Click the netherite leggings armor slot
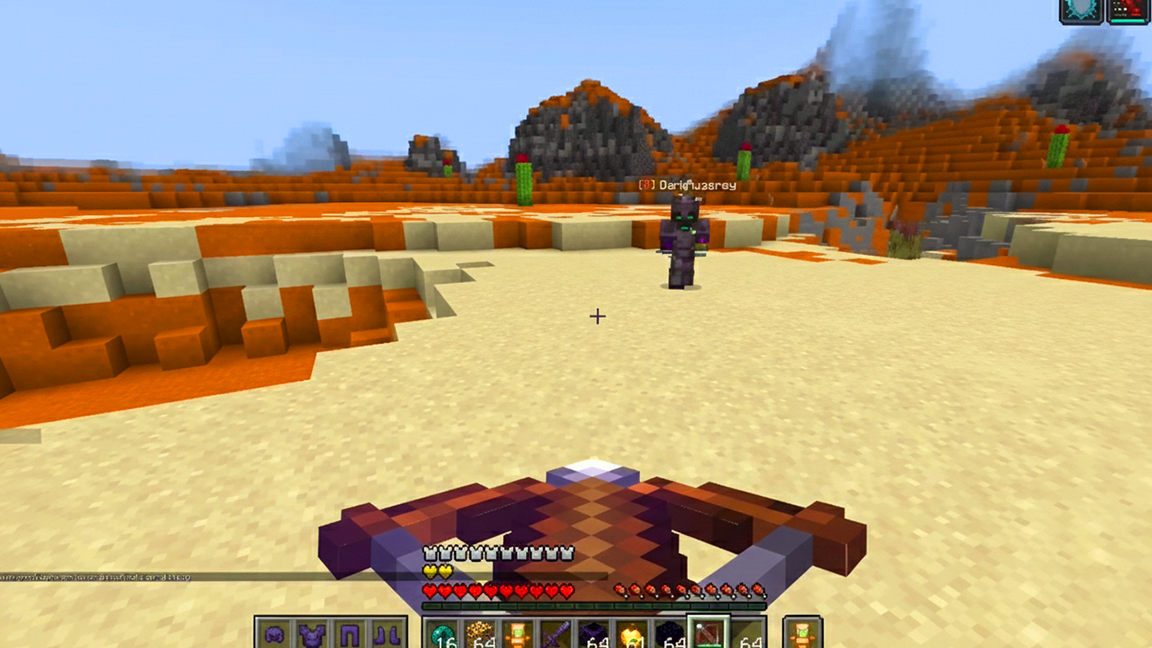This screenshot has width=1152, height=648. [x=349, y=634]
